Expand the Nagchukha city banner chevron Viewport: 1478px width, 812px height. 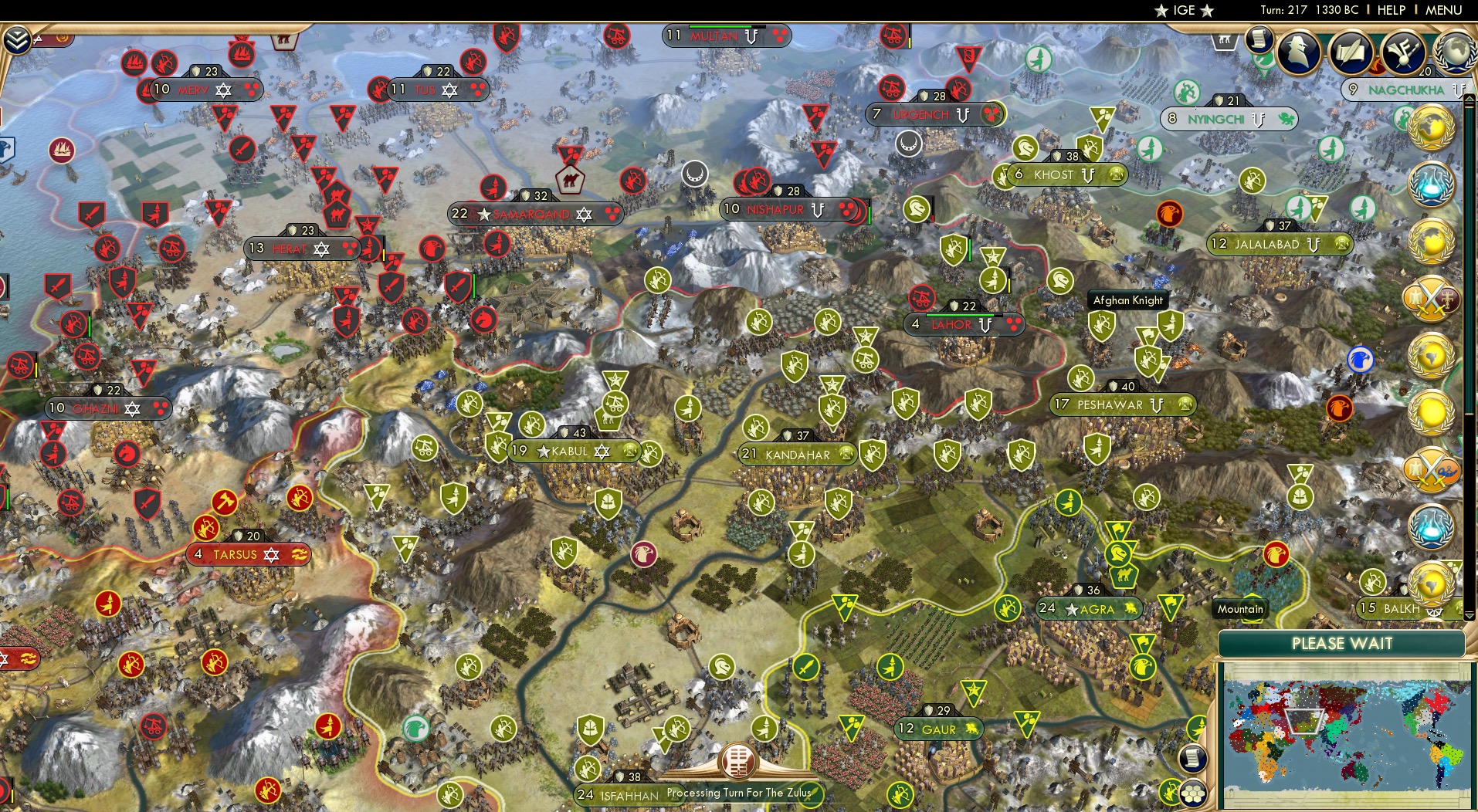coord(1457,90)
